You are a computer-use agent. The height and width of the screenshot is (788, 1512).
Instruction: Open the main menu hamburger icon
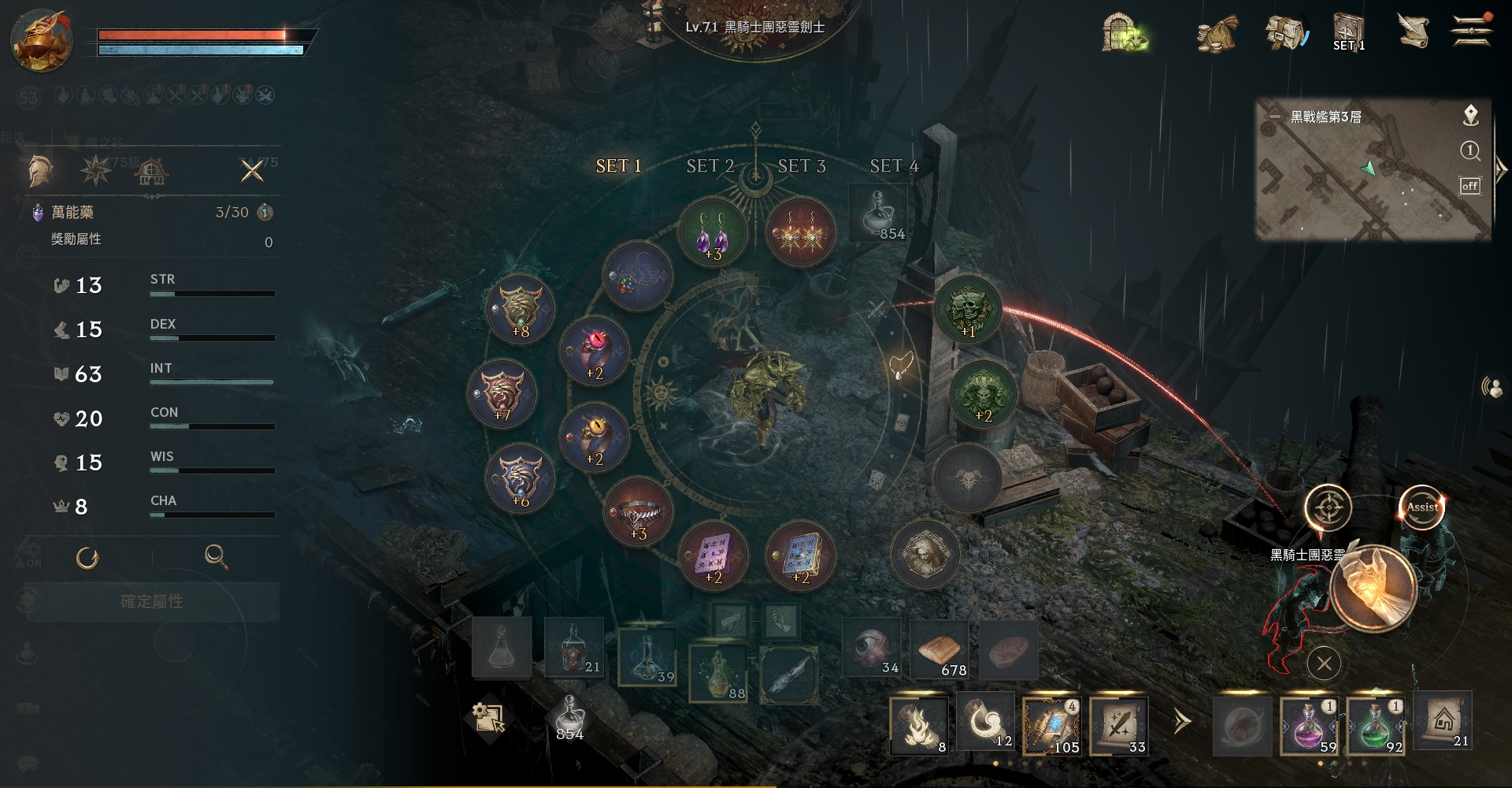coord(1470,31)
